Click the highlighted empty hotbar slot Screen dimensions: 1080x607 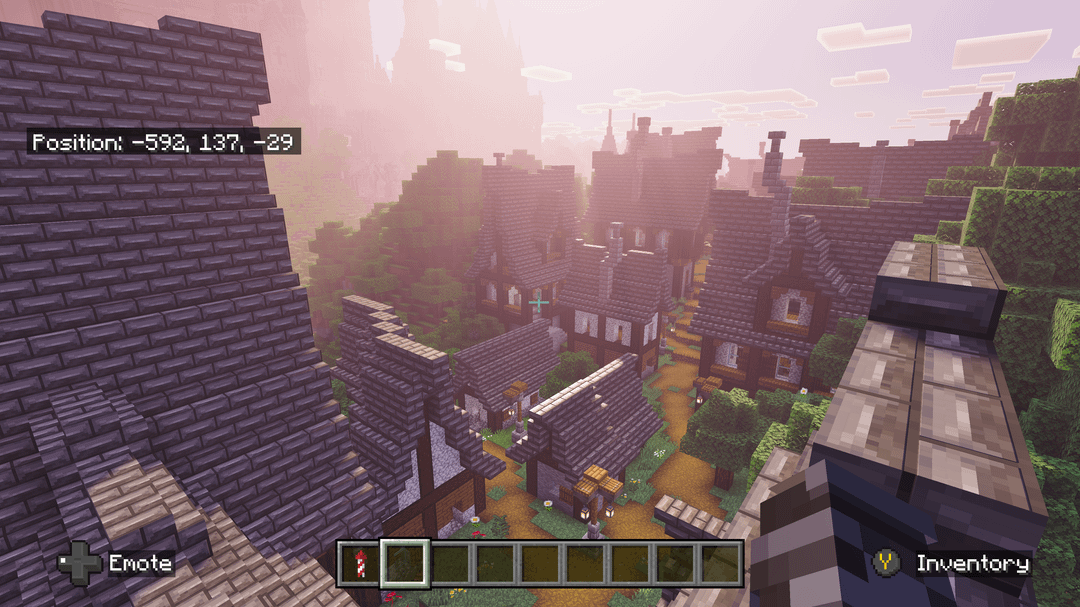coord(404,564)
